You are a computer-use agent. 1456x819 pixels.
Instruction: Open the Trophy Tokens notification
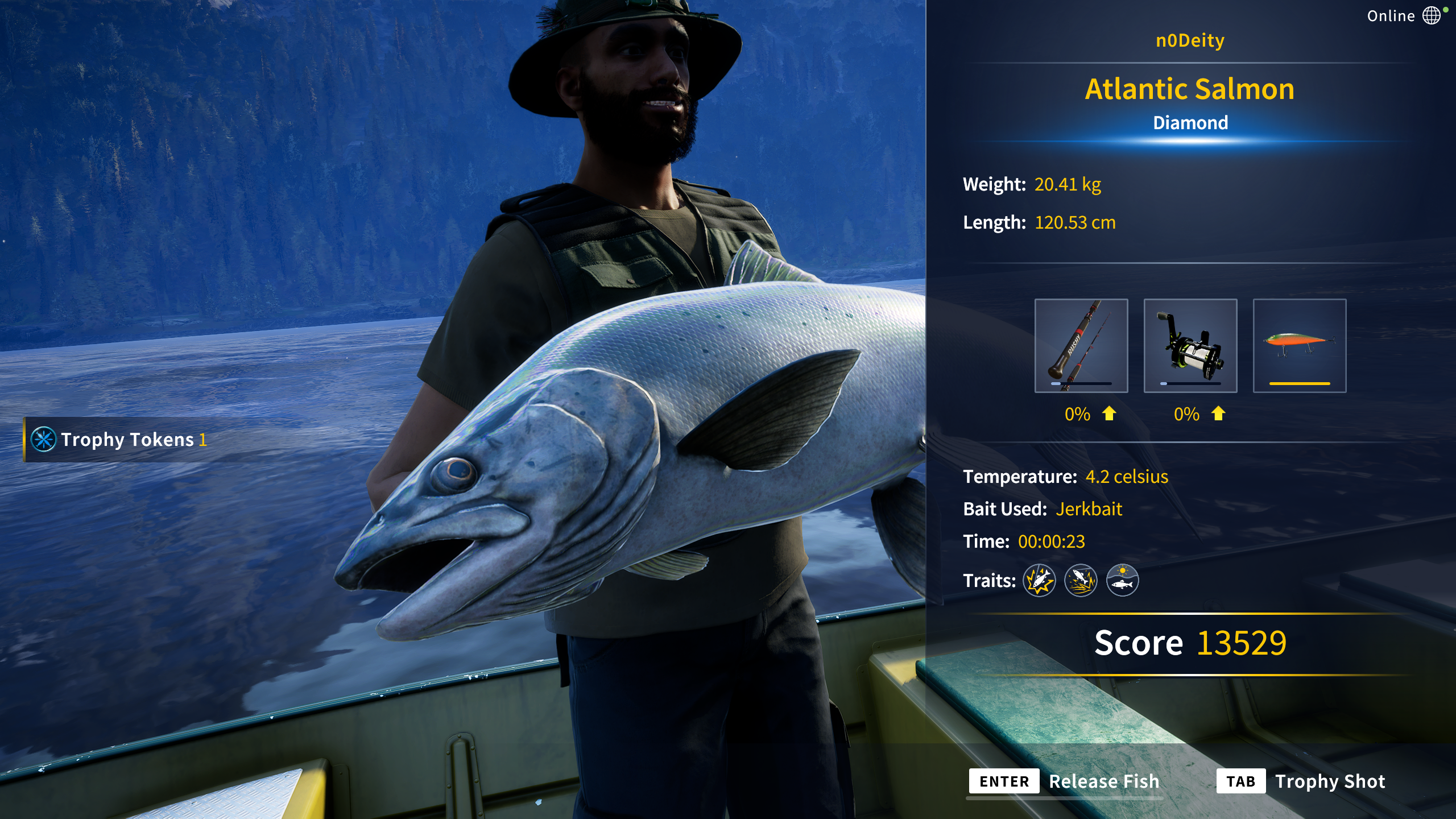(x=119, y=440)
